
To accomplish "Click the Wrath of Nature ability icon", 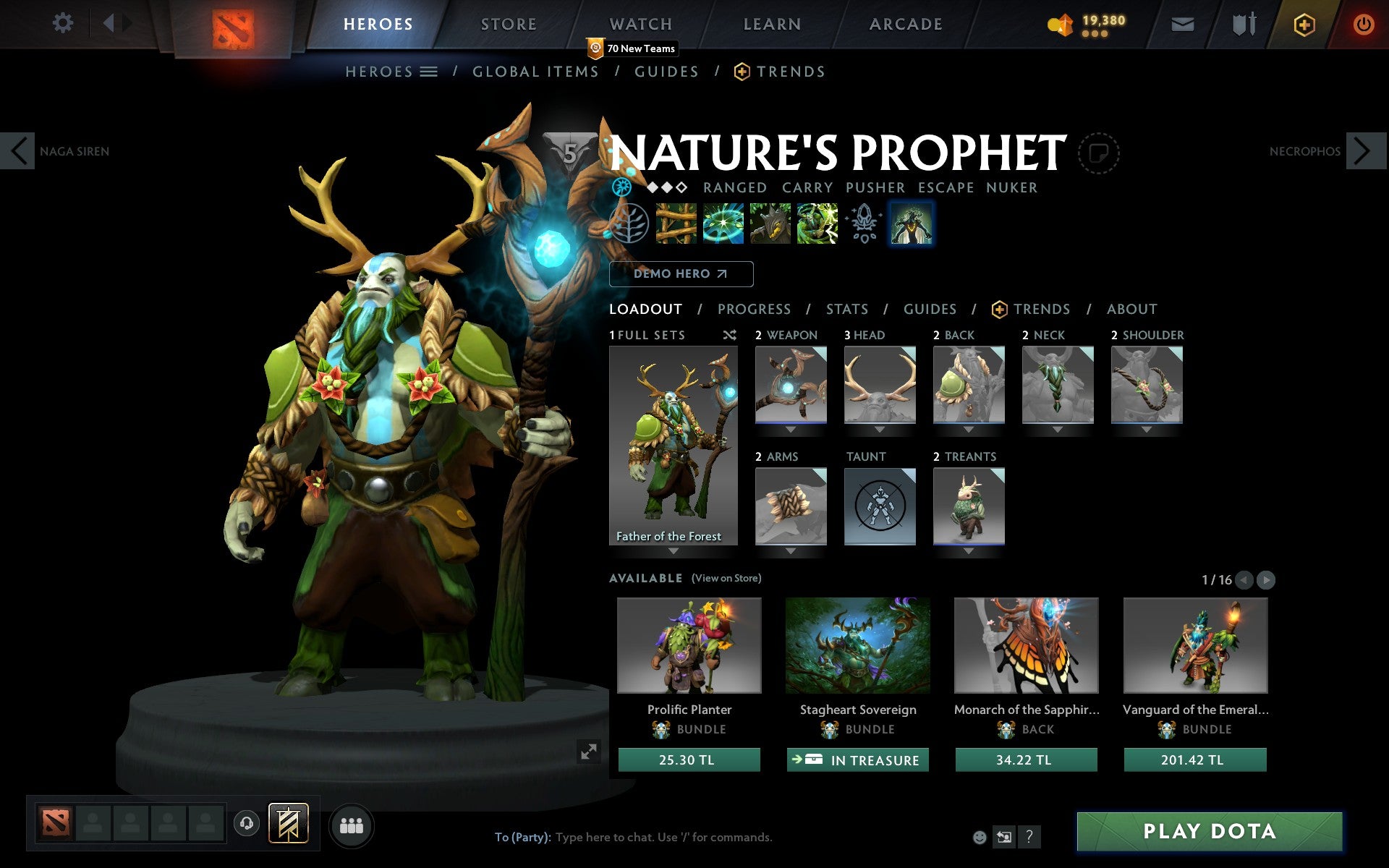I will coord(817,223).
